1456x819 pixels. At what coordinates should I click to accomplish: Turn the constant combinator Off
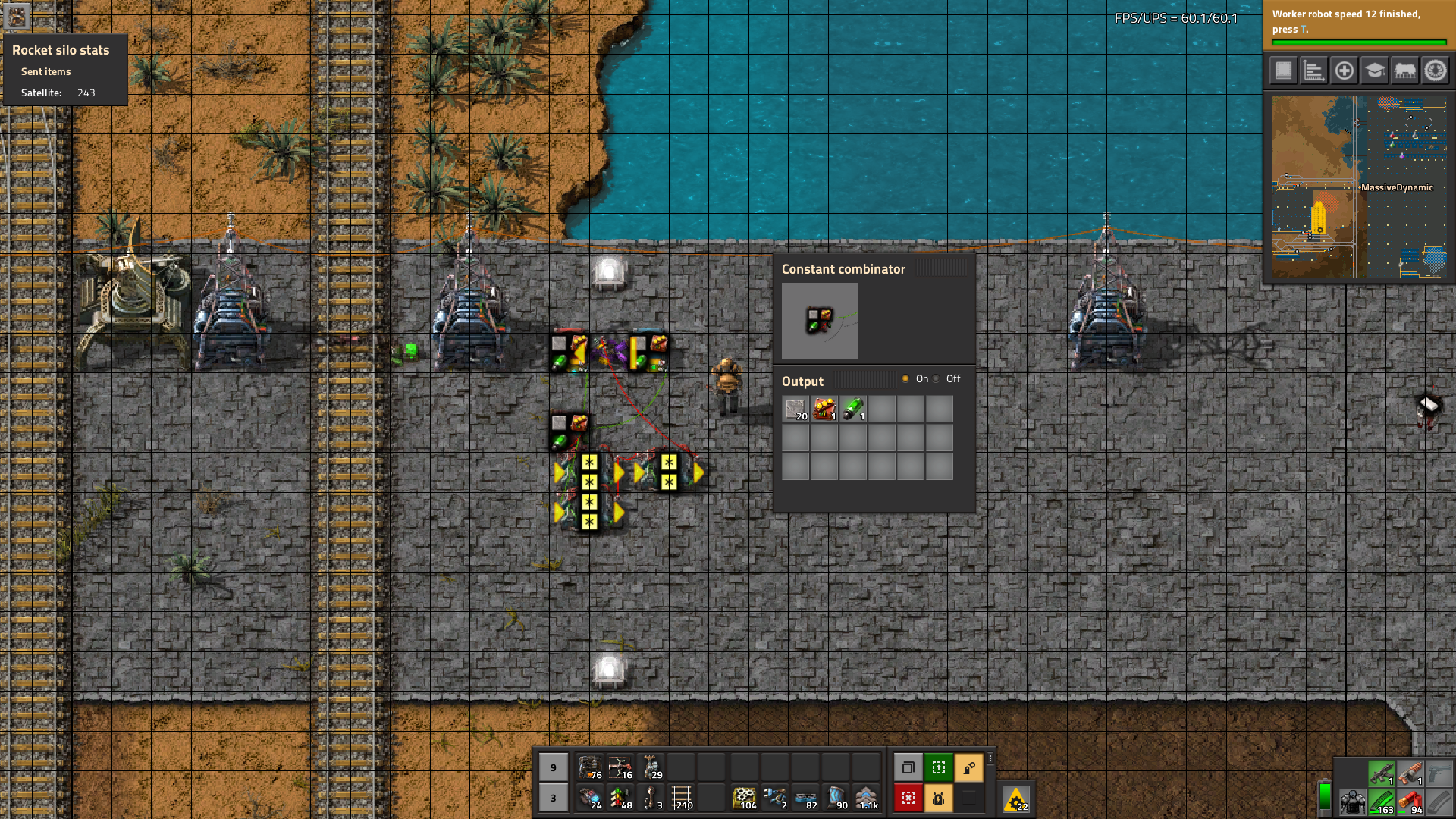[937, 379]
